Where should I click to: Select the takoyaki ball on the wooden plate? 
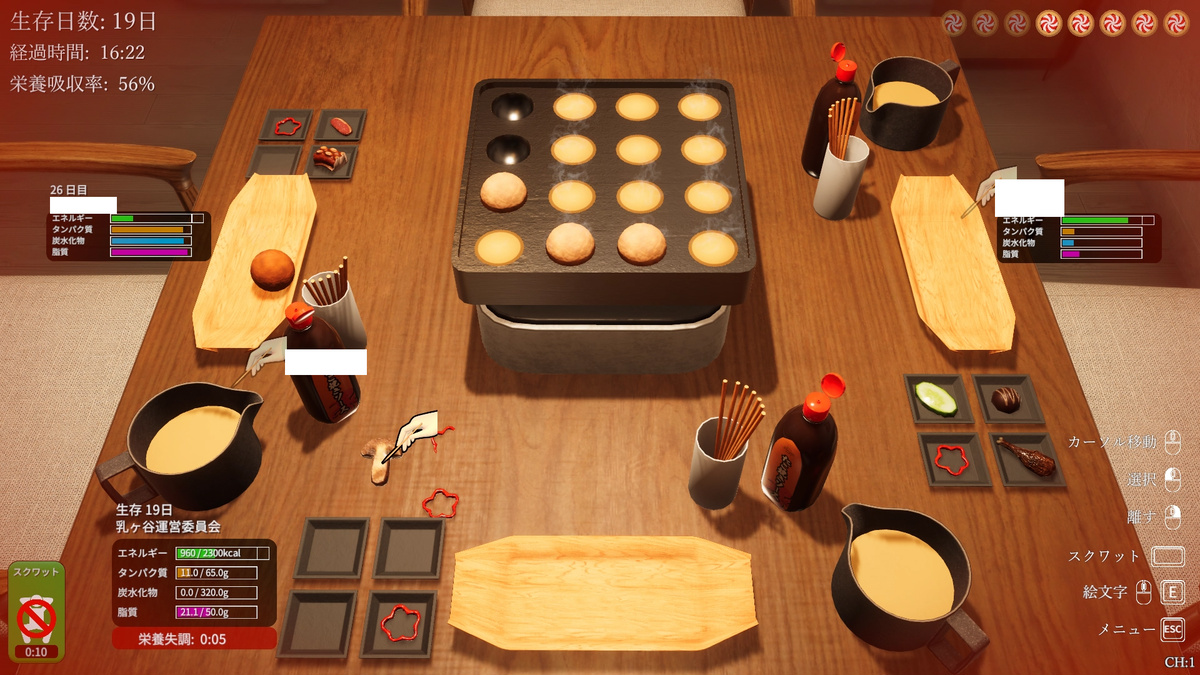(x=272, y=270)
